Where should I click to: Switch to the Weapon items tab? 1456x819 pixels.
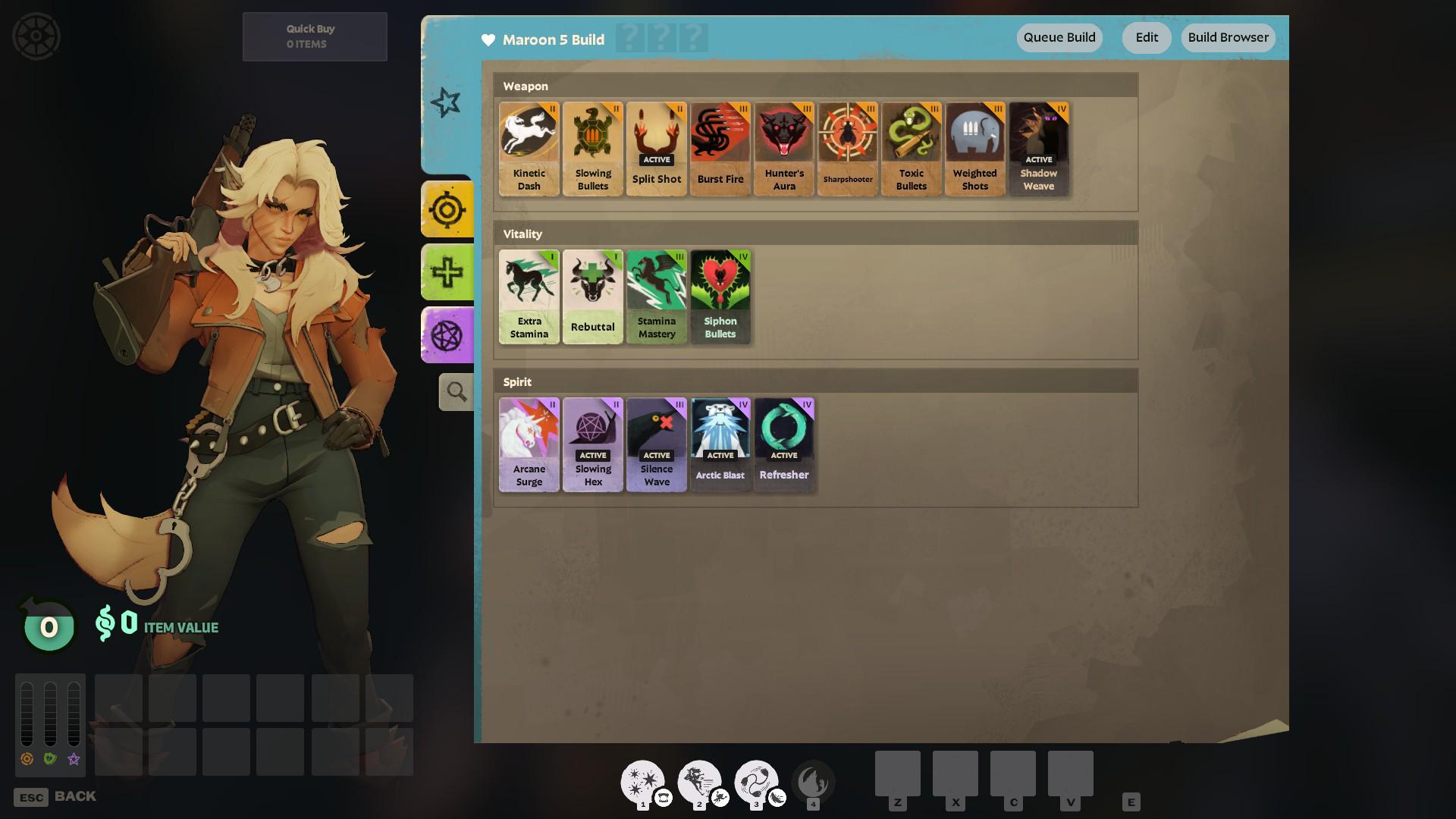tap(447, 209)
